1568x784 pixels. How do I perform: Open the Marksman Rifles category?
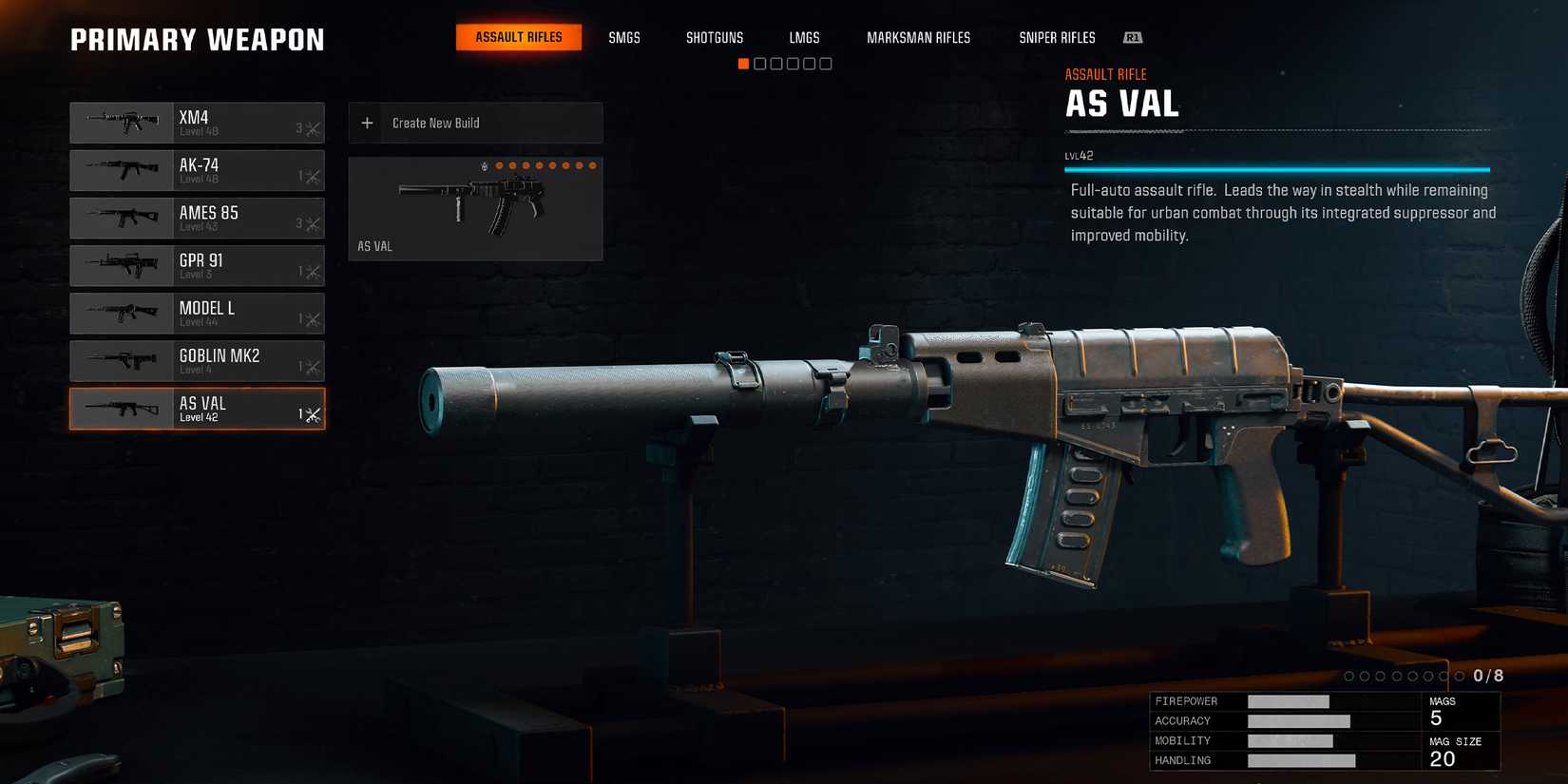[918, 37]
